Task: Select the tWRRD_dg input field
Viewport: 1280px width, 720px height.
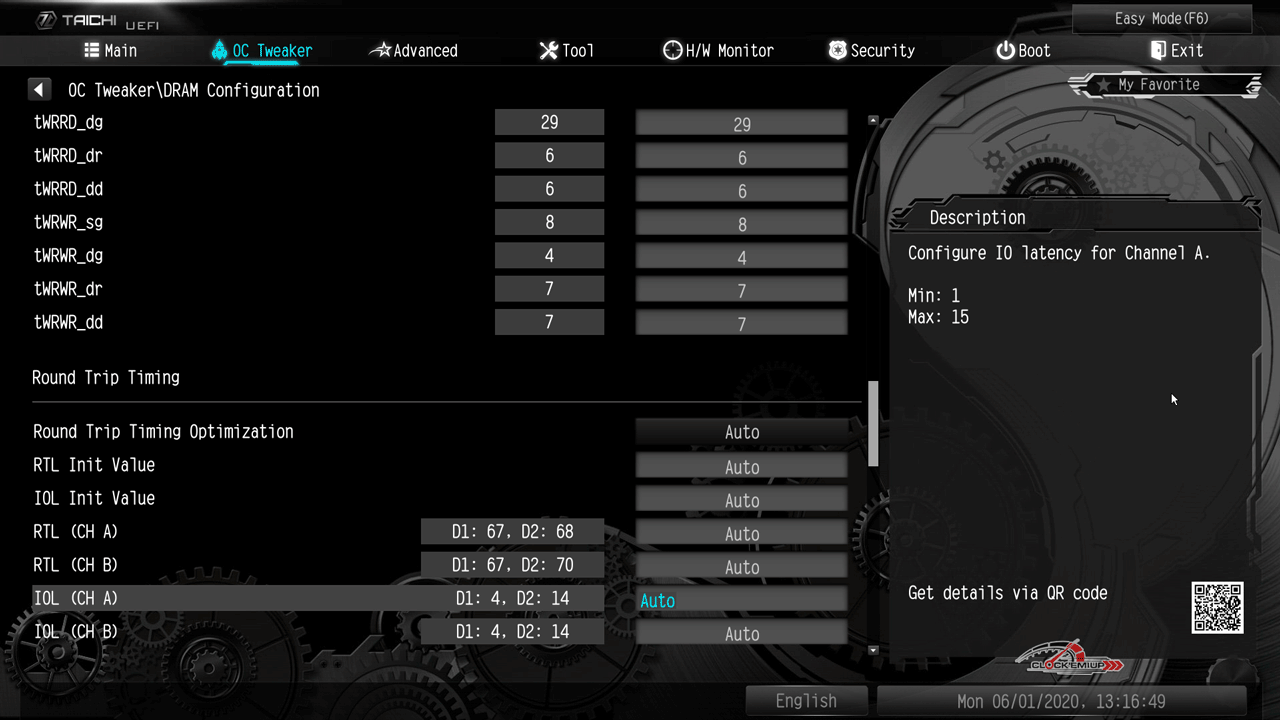Action: point(741,124)
